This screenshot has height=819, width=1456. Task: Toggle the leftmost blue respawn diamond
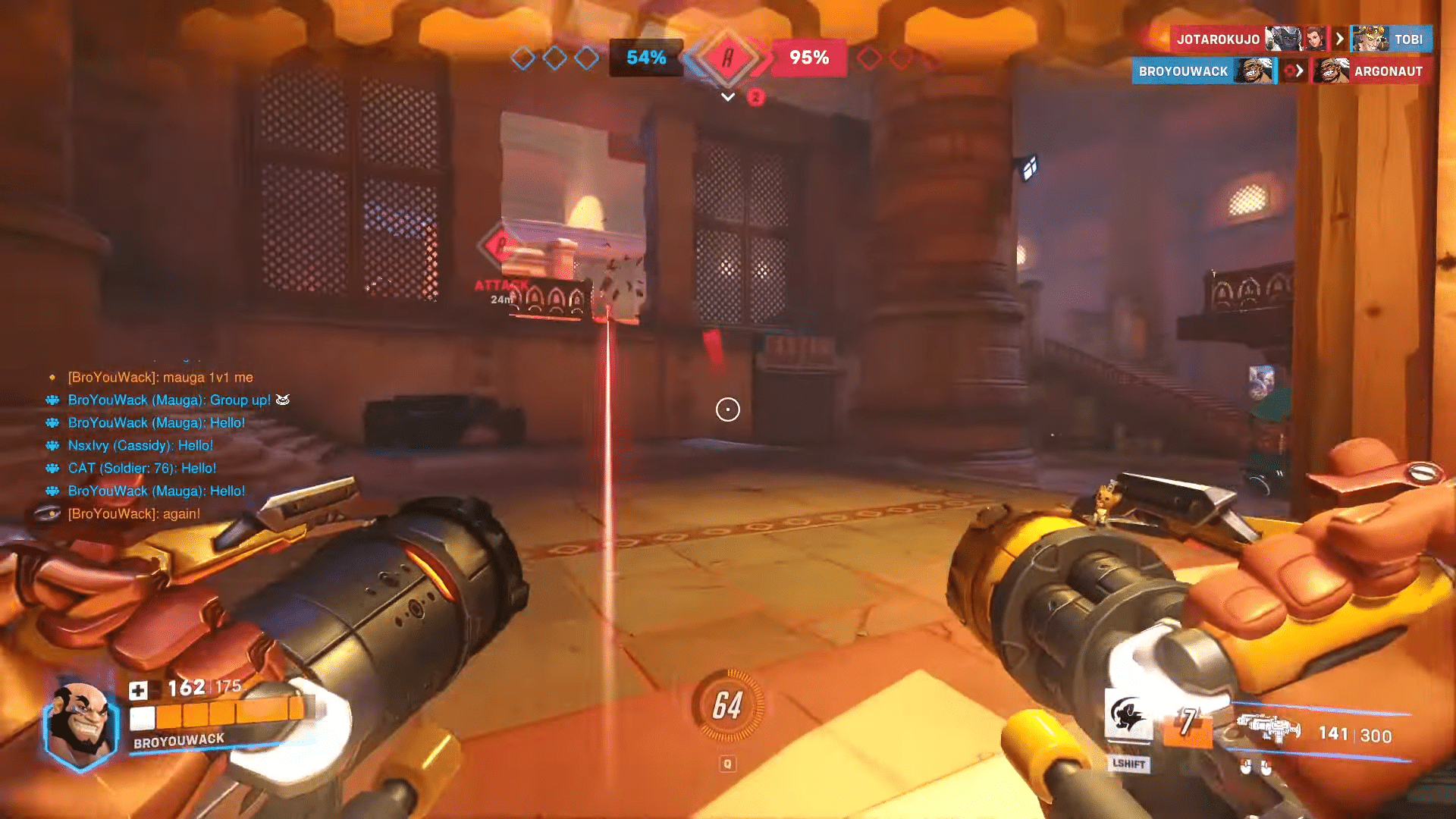(x=522, y=58)
